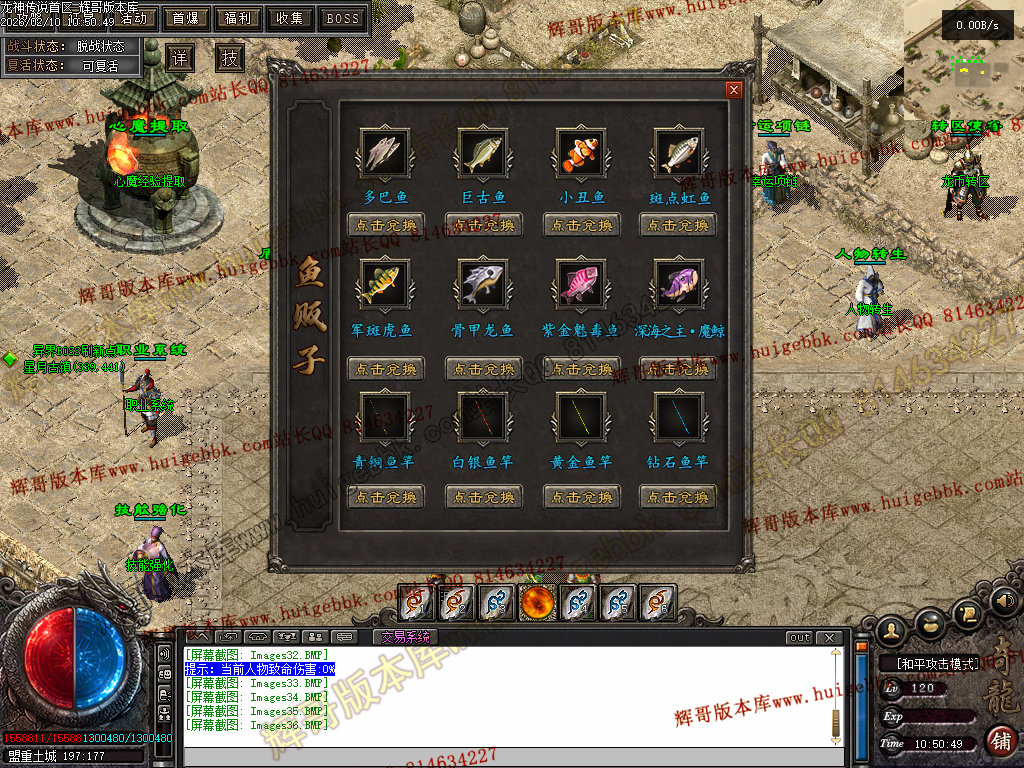Click exchange under 黄金鱼竿 gold rod
The width and height of the screenshot is (1024, 768).
tap(582, 497)
